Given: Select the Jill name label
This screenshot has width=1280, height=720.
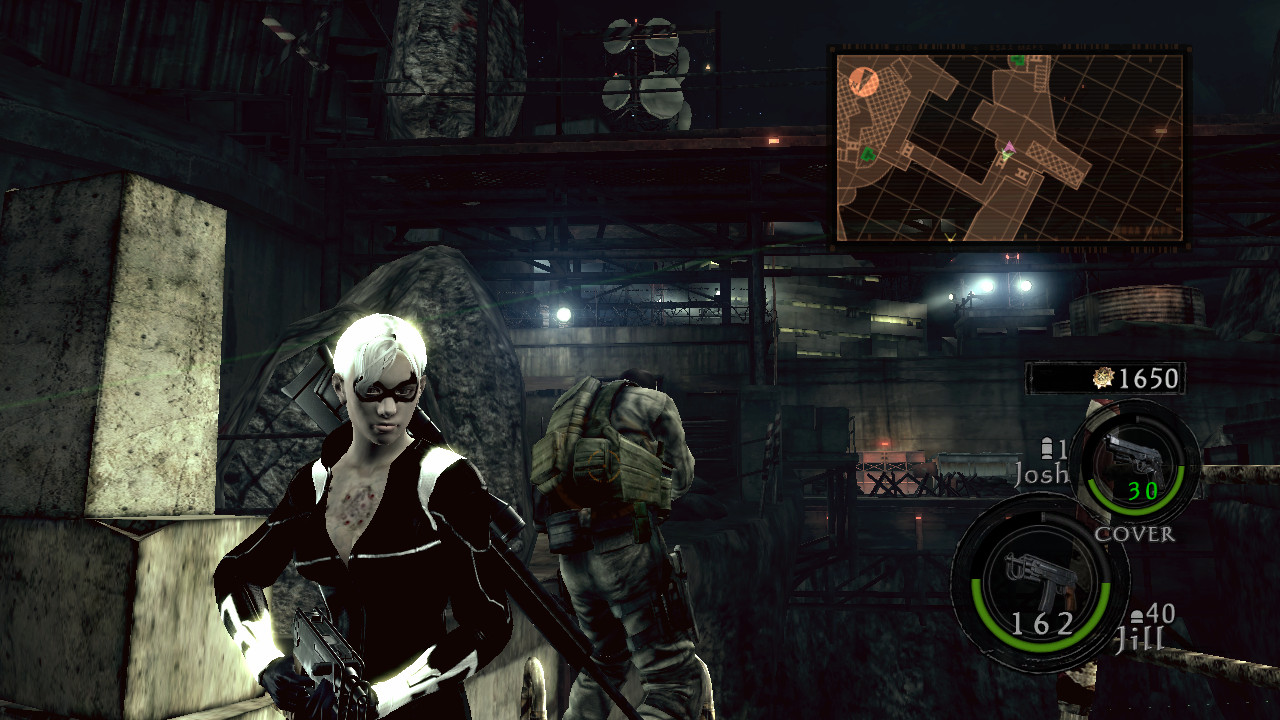Looking at the screenshot, I should (1139, 636).
